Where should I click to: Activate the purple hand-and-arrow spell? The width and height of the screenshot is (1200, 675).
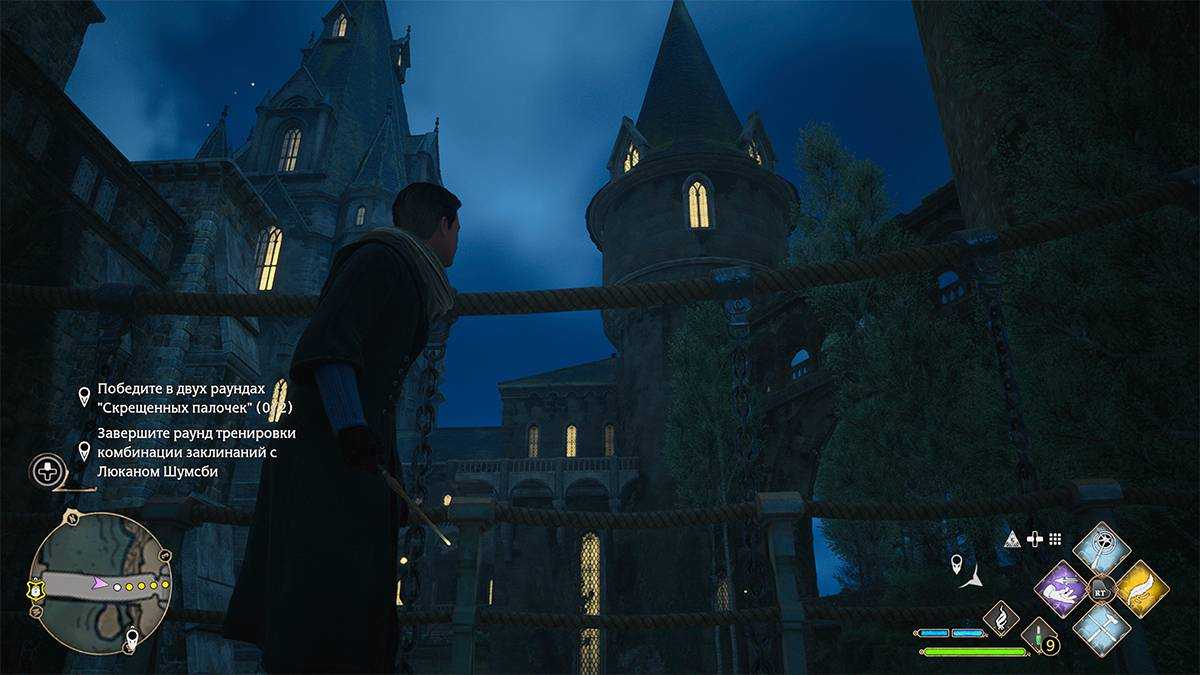click(x=1061, y=590)
